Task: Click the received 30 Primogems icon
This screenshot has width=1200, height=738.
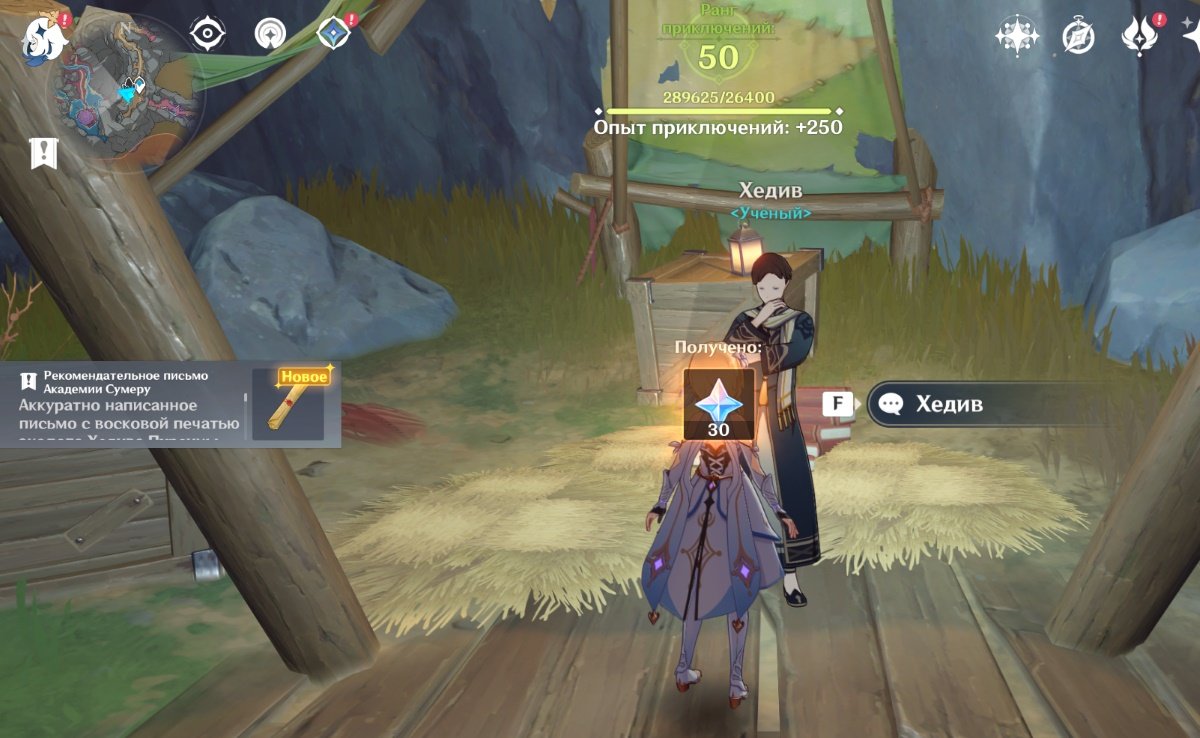Action: tap(718, 405)
